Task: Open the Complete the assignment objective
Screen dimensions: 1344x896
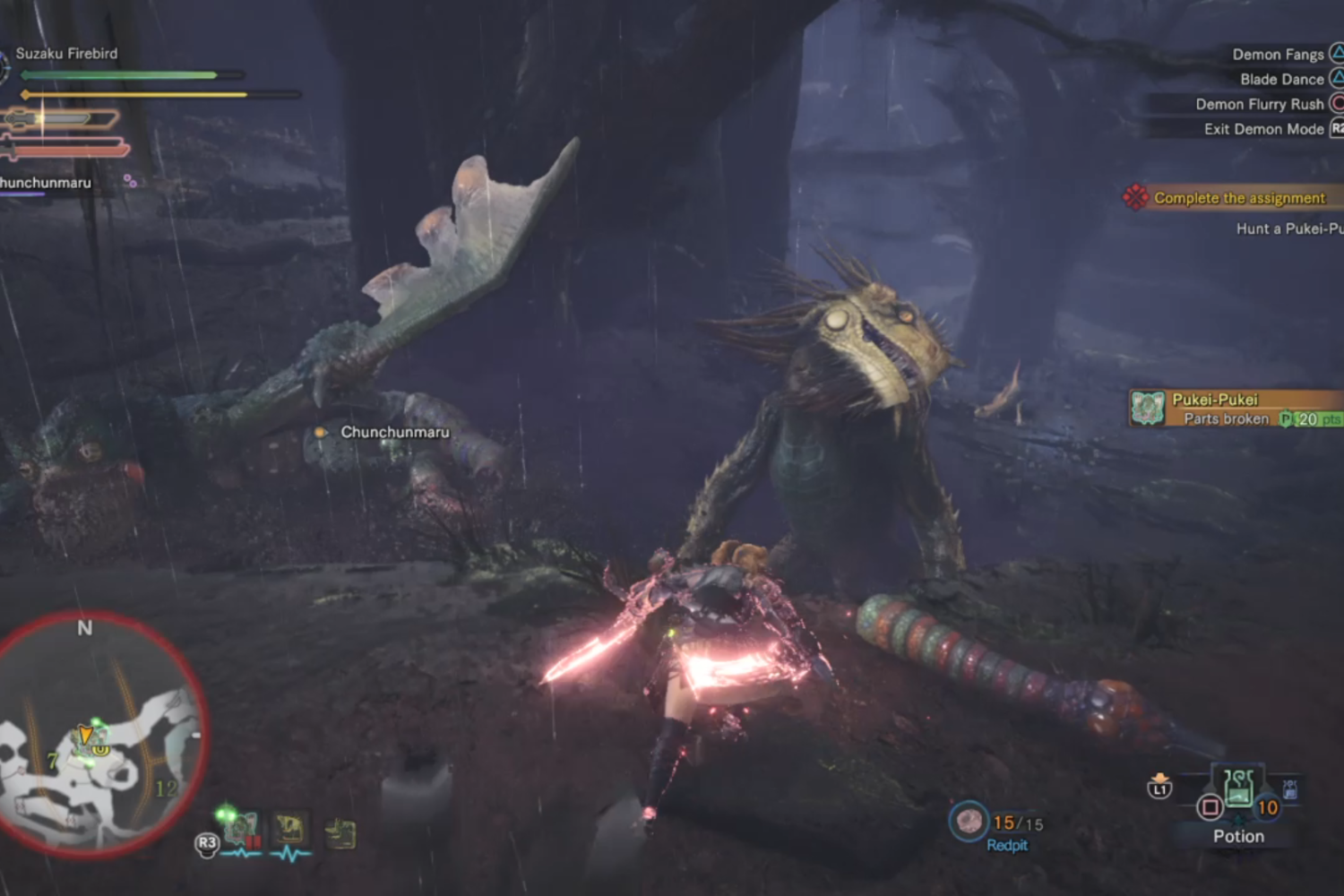Action: point(1238,198)
